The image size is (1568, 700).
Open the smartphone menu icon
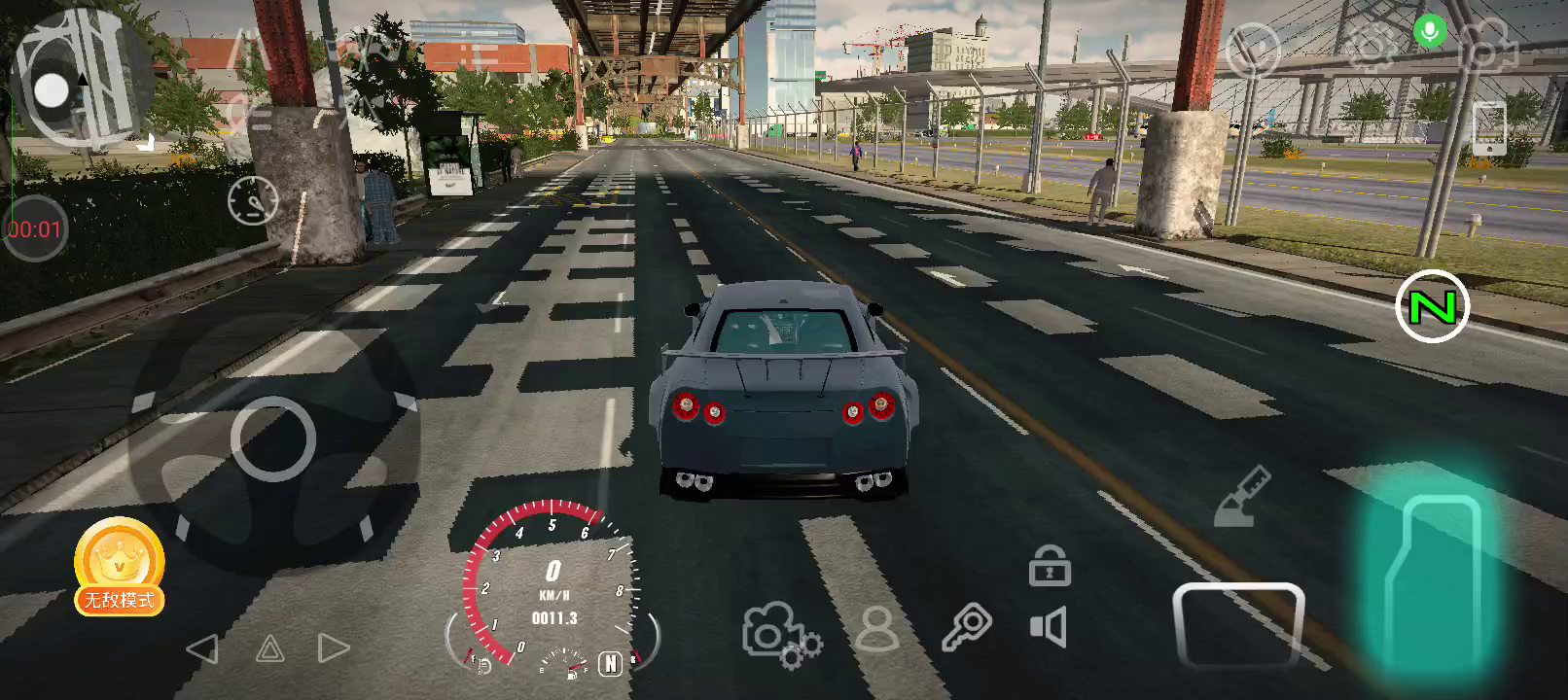click(x=1489, y=127)
